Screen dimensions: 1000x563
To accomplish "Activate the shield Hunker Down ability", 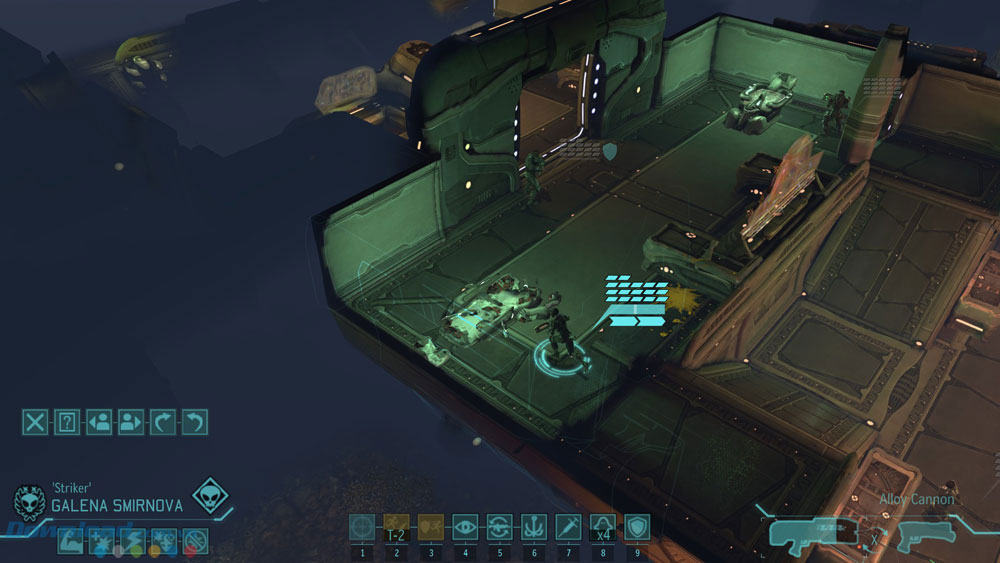I will (x=637, y=528).
